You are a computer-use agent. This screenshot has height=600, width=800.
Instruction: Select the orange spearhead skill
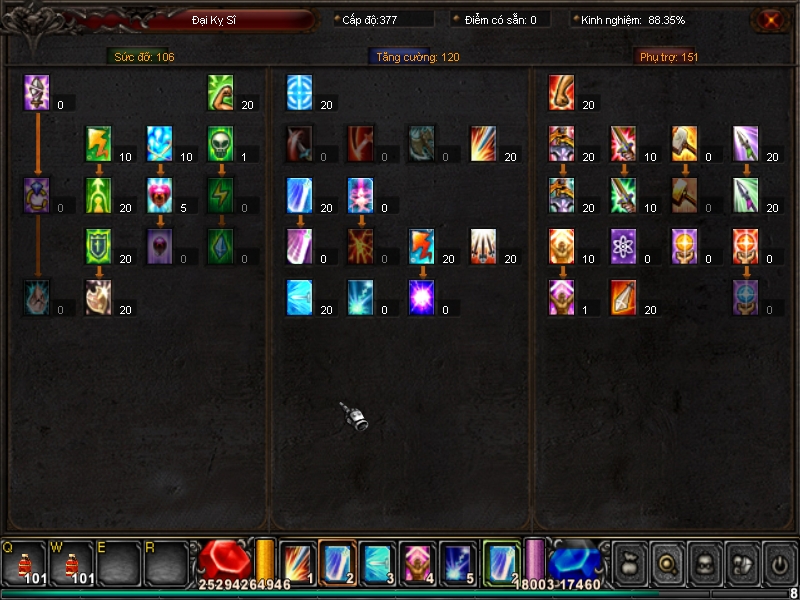click(623, 296)
